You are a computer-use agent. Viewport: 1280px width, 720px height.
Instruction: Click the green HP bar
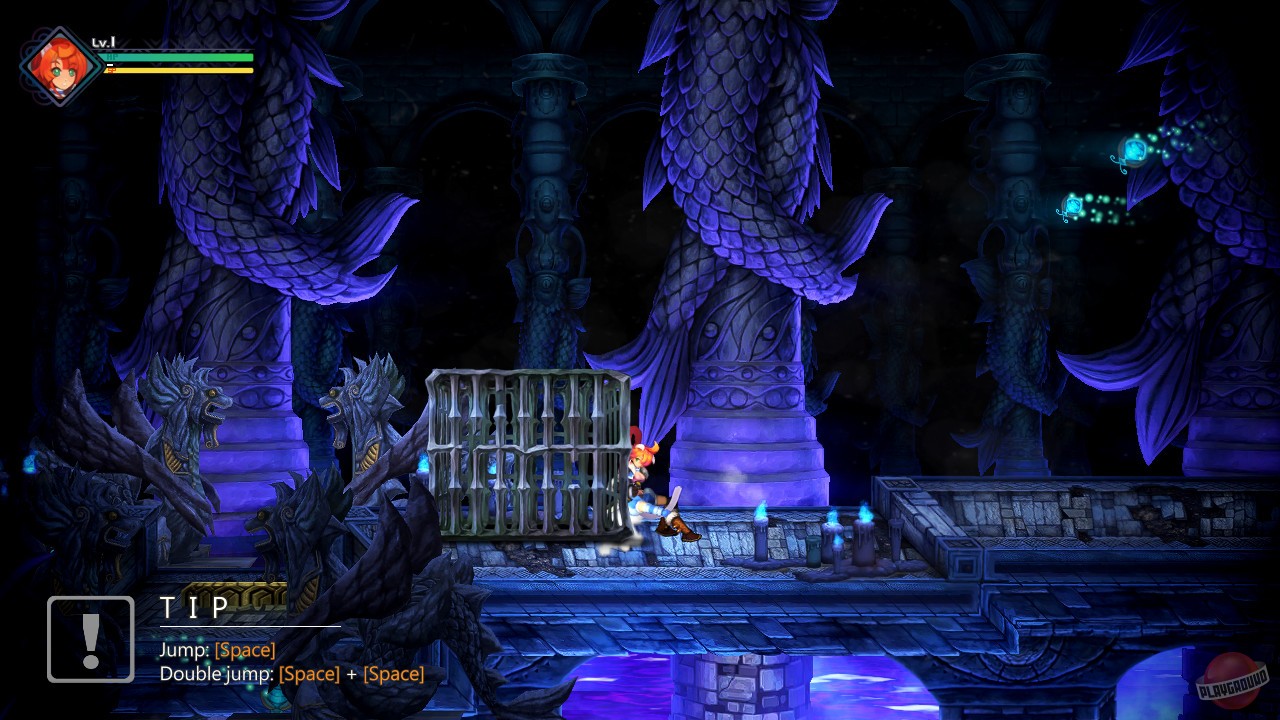pyautogui.click(x=180, y=57)
